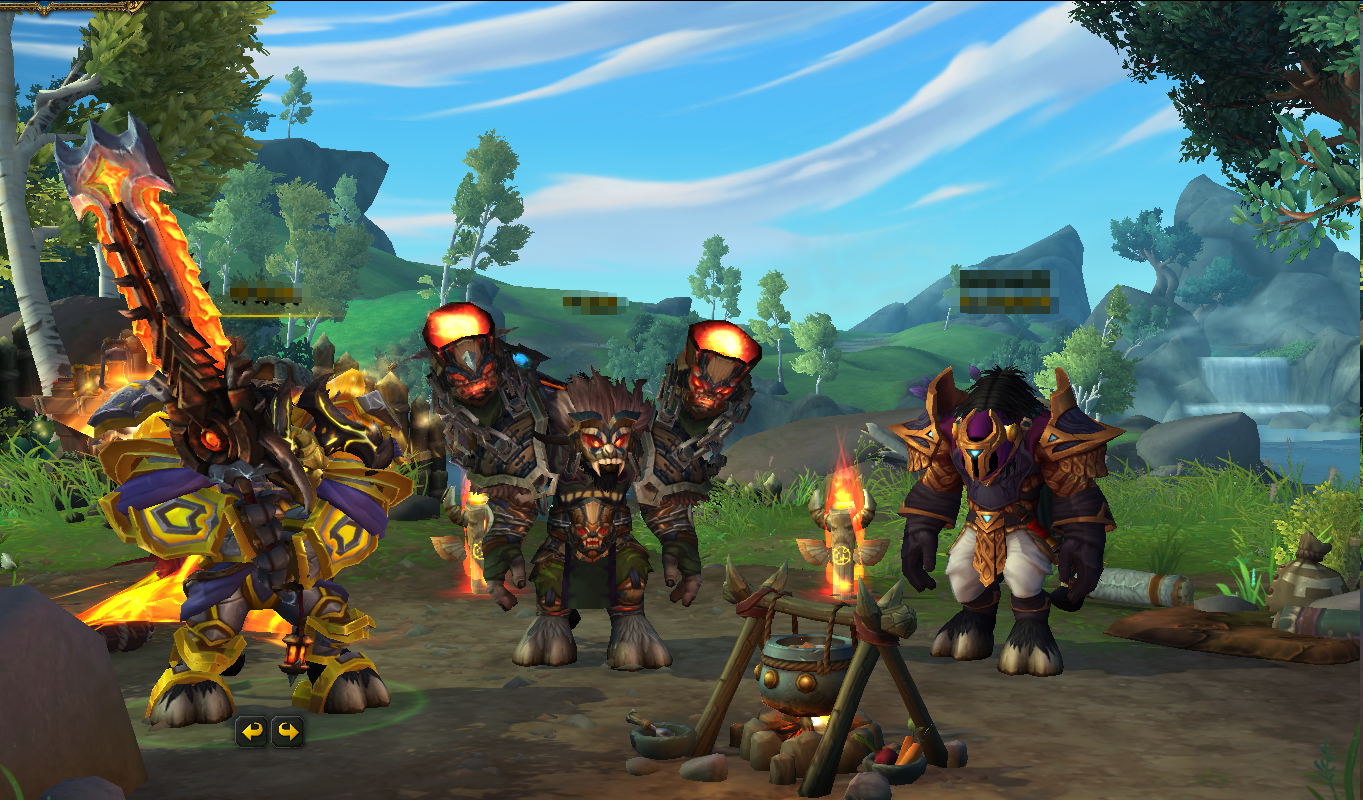This screenshot has height=800, width=1363.
Task: Rotate character with the left arrow button
Action: point(252,732)
